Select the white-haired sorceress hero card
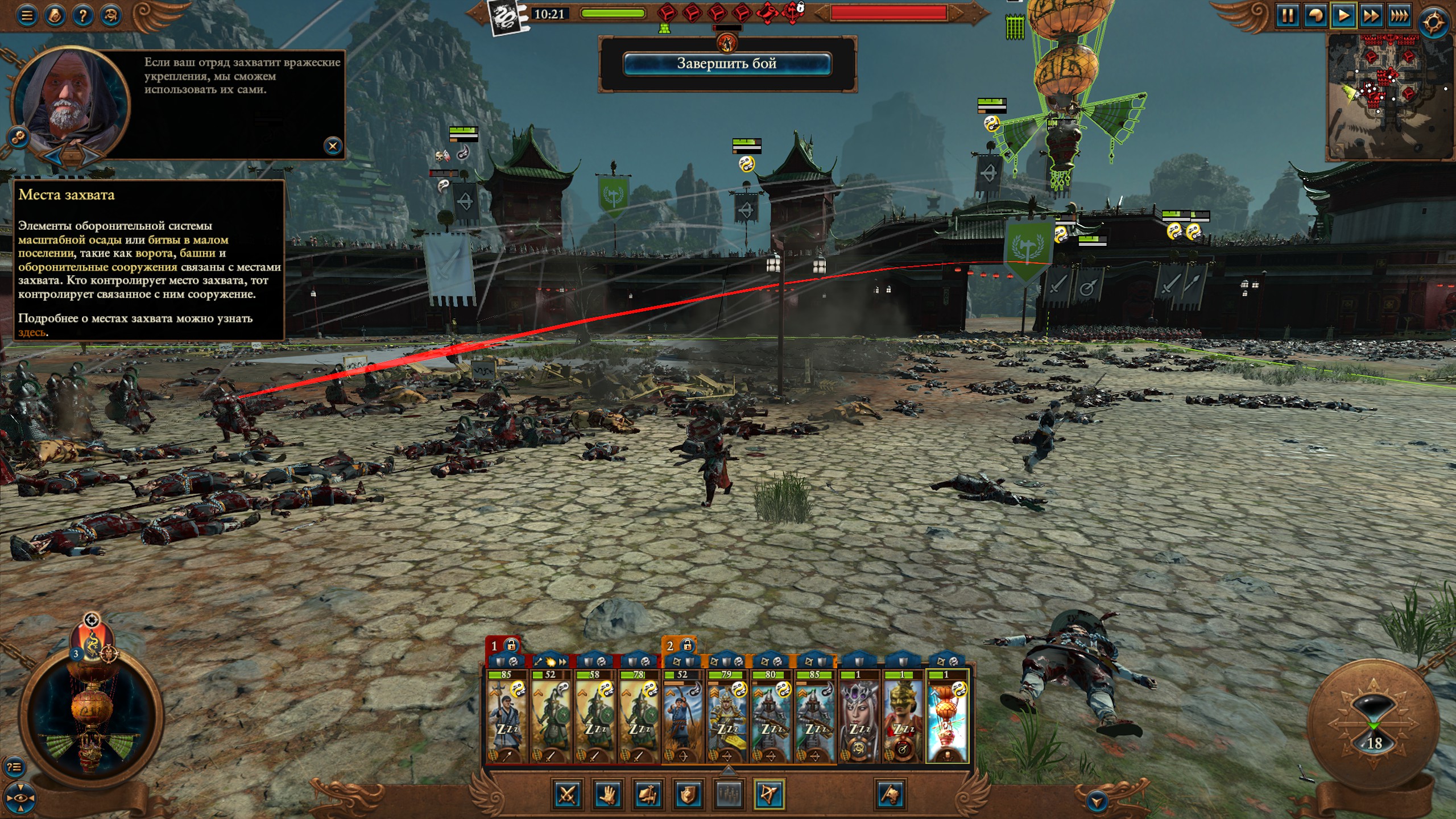Viewport: 1456px width, 819px height. point(859,717)
